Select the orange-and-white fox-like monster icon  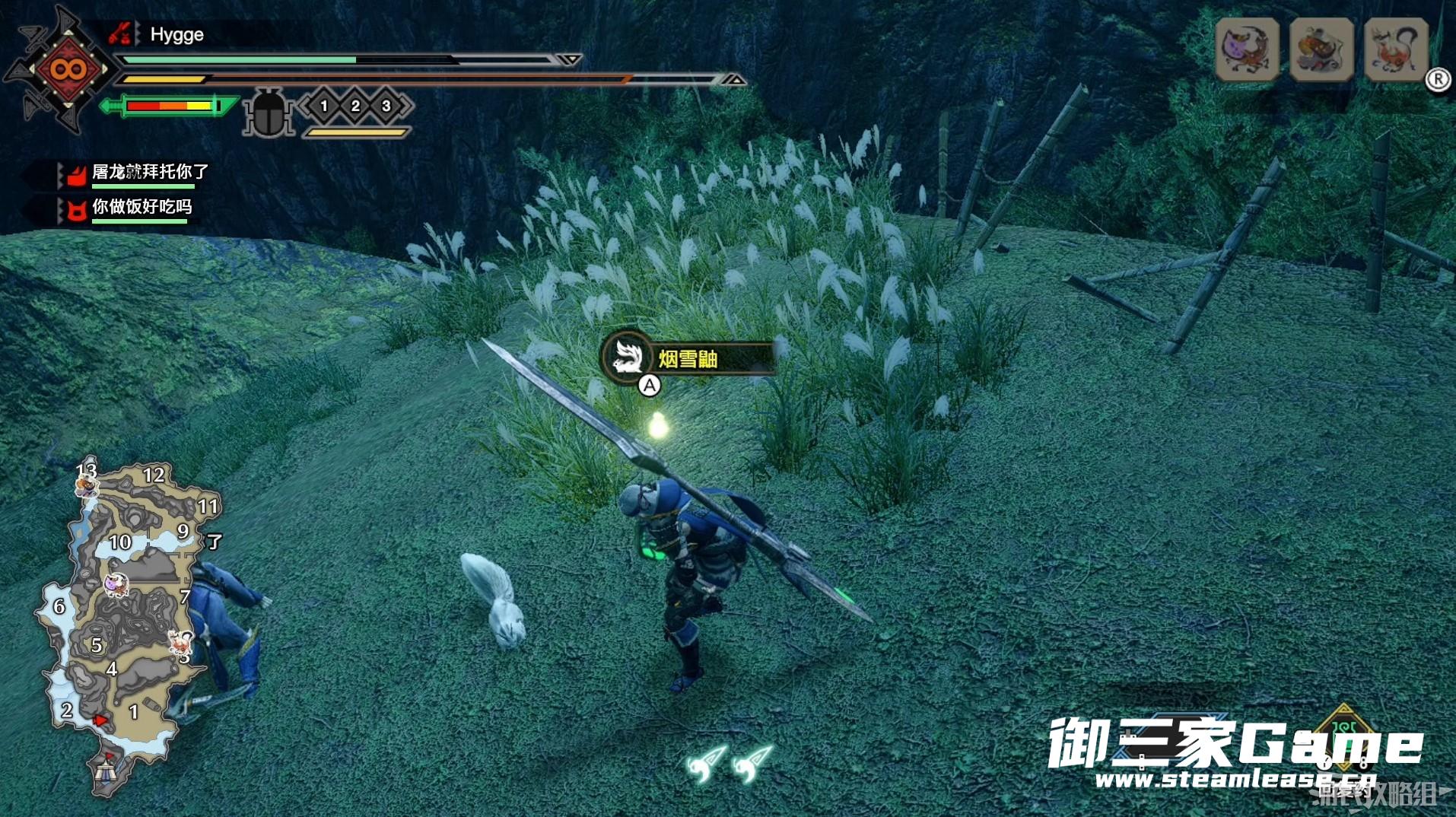(1396, 49)
